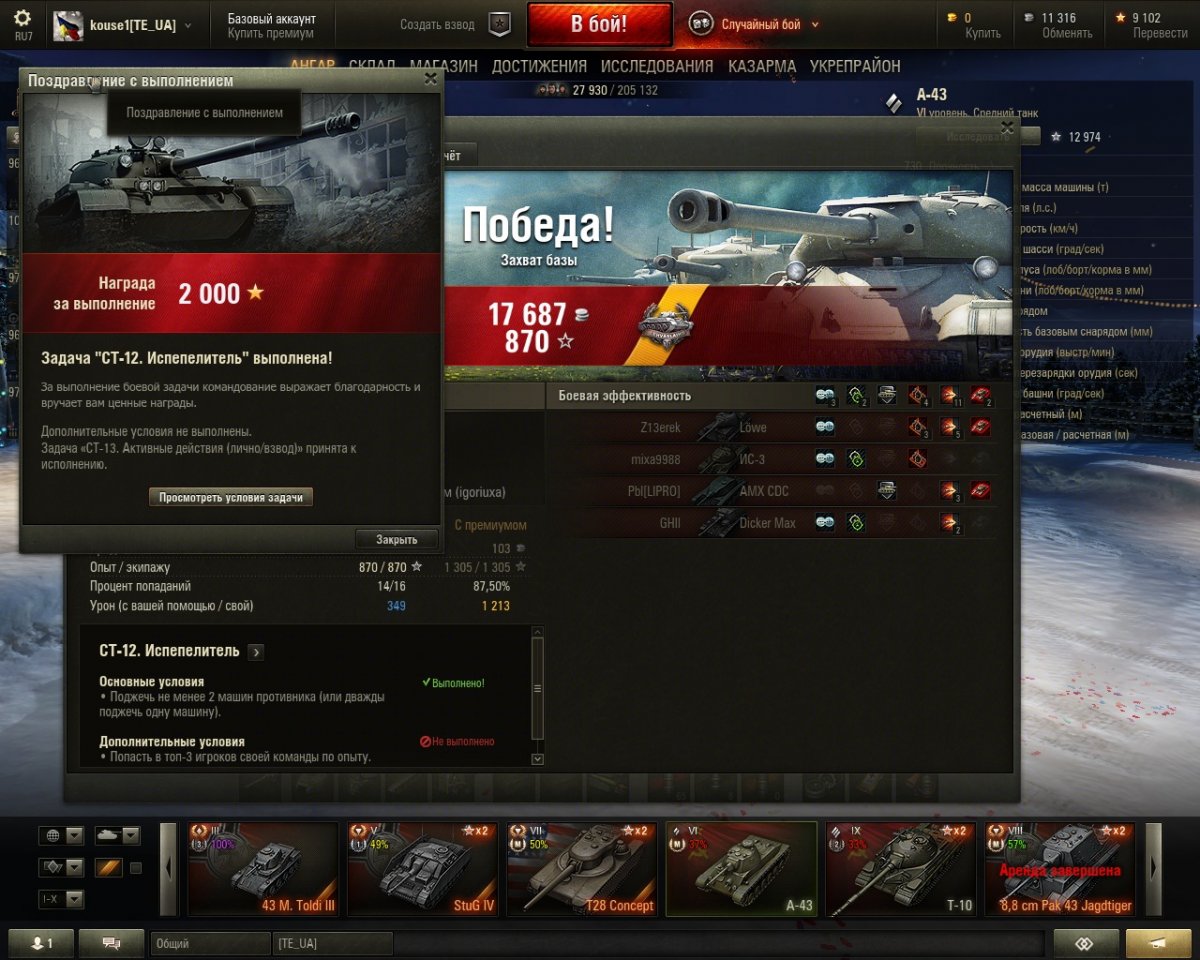Buy premium account

coord(270,33)
